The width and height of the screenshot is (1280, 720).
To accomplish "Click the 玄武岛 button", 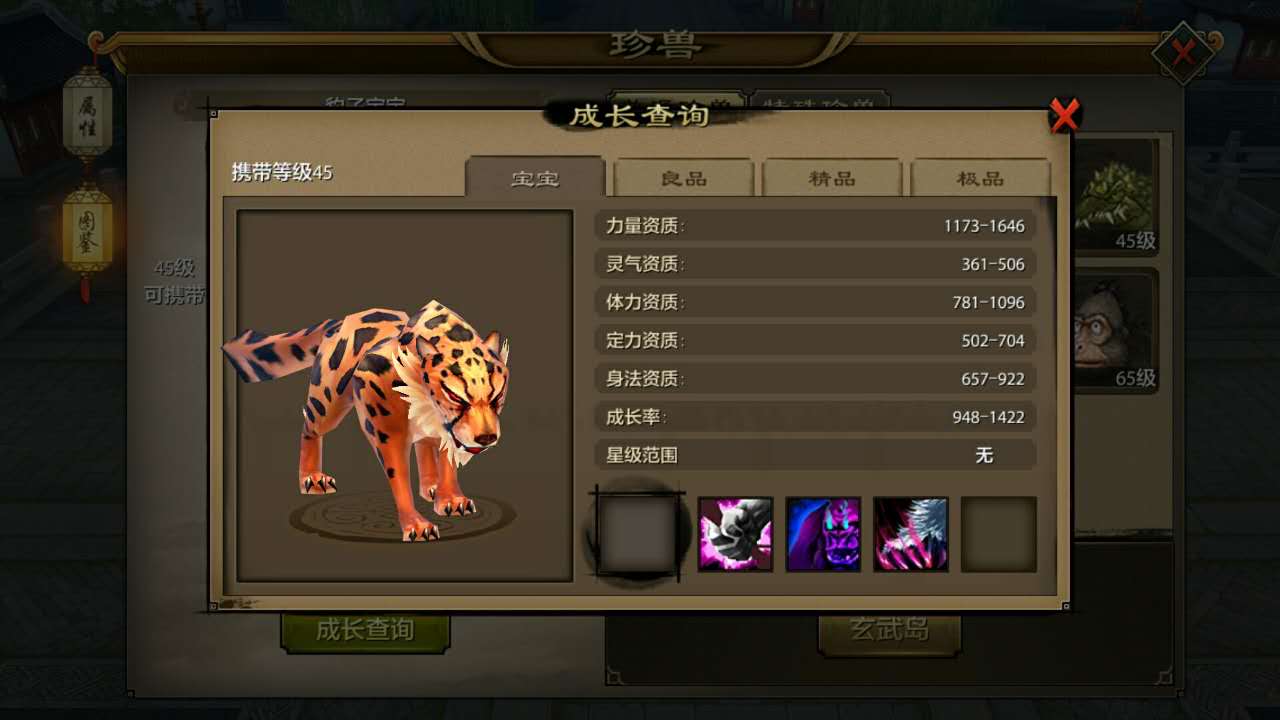I will coord(889,630).
